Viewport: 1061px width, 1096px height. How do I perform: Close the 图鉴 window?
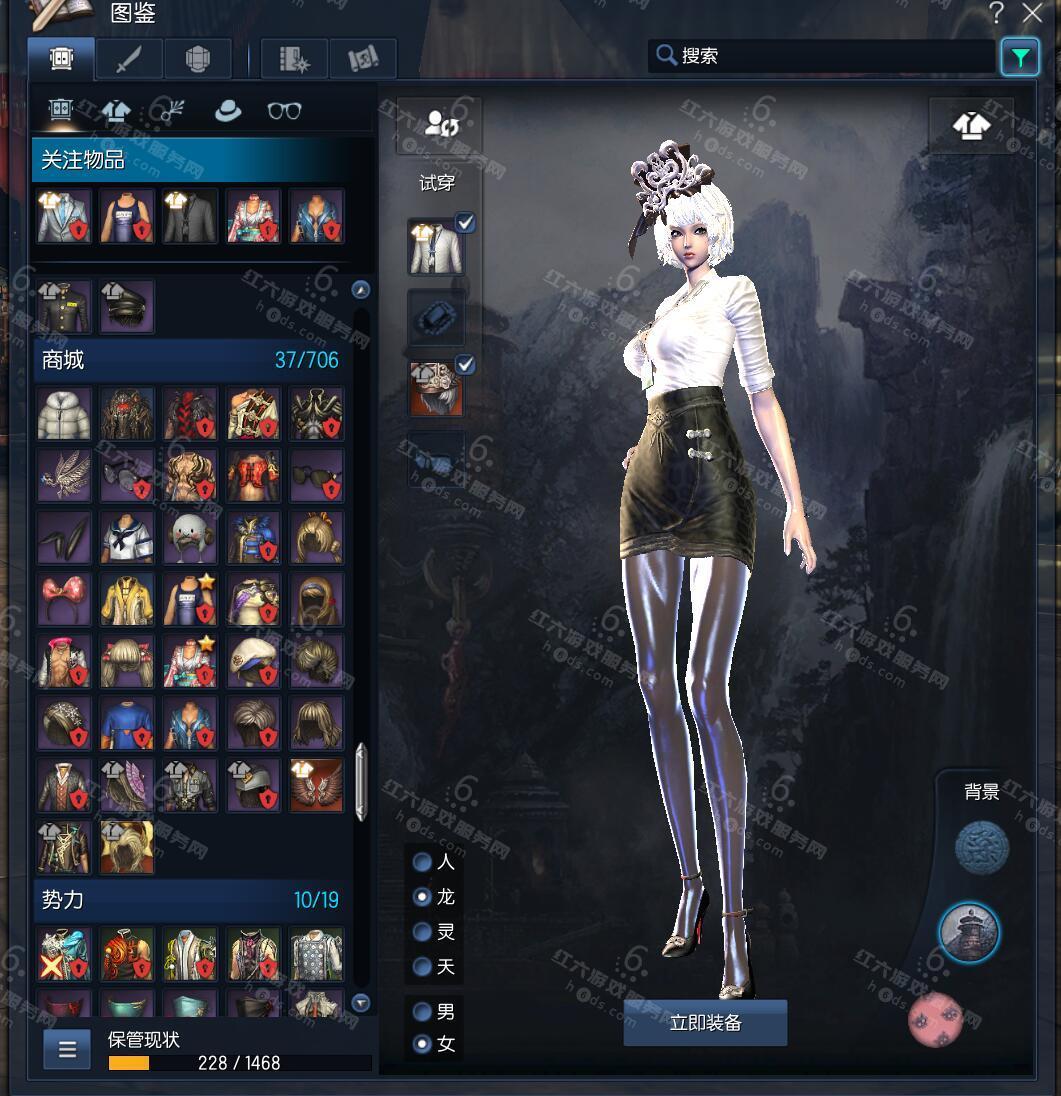pyautogui.click(x=1032, y=13)
